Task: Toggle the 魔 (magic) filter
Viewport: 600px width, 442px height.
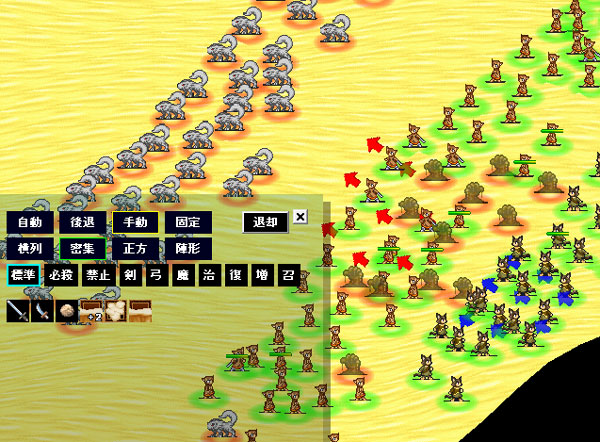Action: pos(183,274)
